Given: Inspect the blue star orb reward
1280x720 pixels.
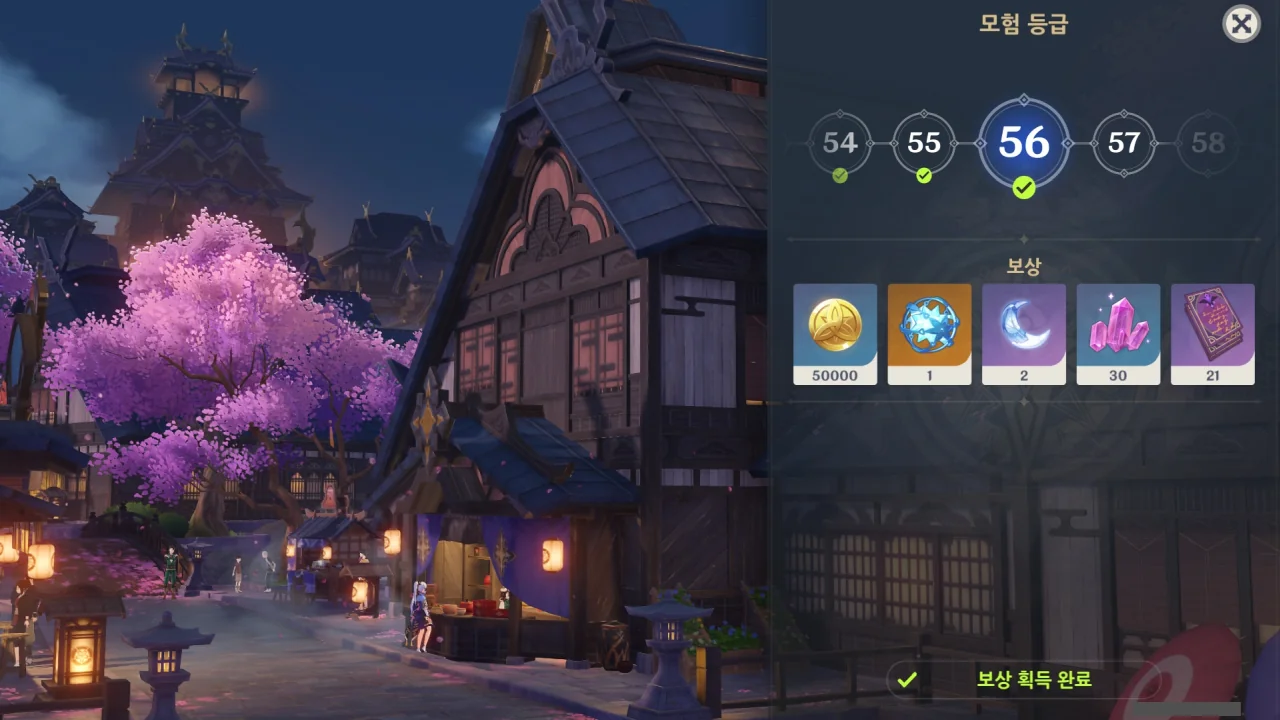Looking at the screenshot, I should pos(929,334).
